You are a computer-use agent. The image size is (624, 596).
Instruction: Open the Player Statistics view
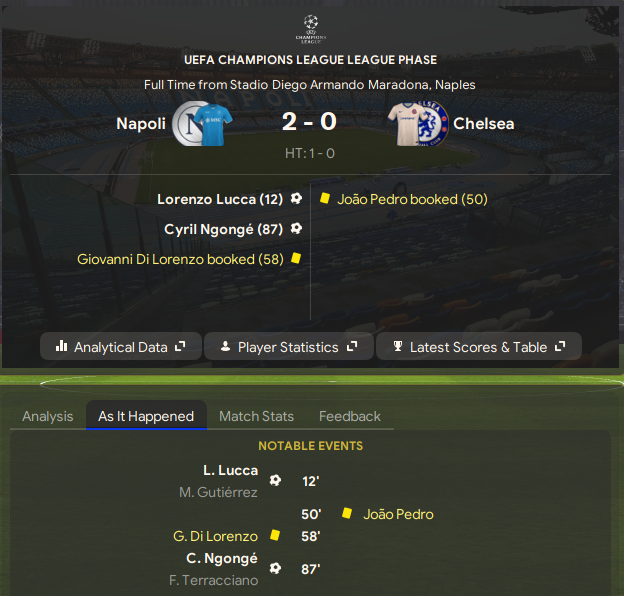(288, 347)
